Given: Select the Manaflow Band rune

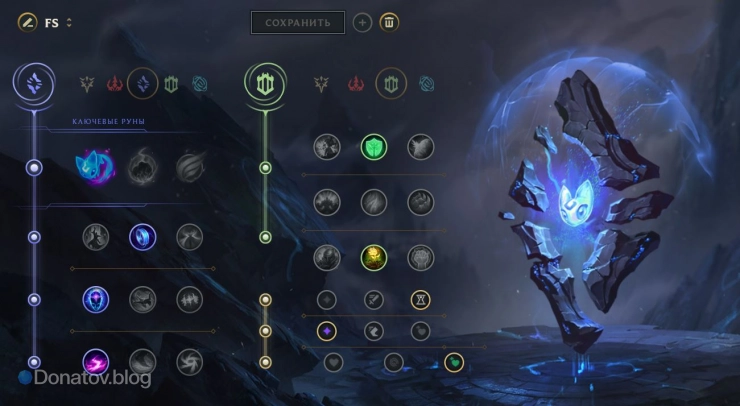Looking at the screenshot, I should point(143,237).
